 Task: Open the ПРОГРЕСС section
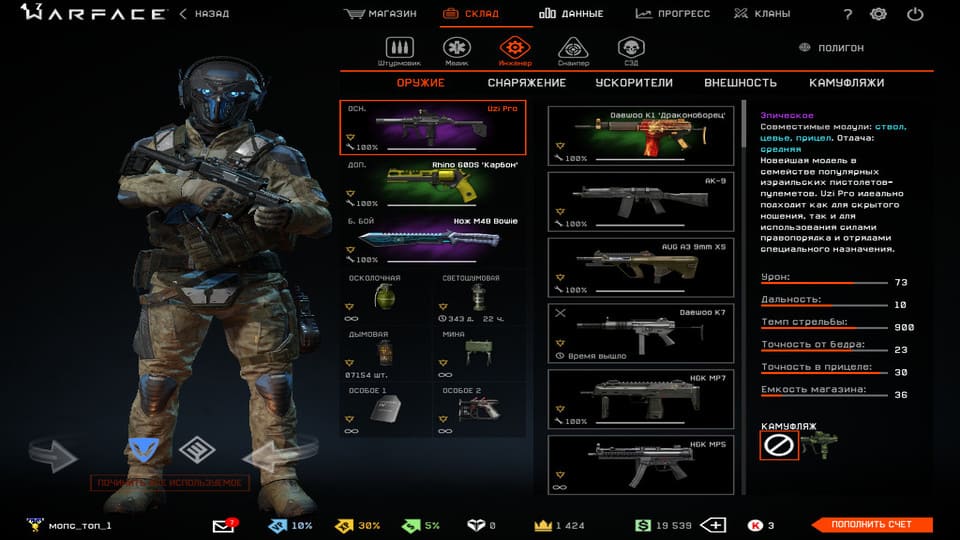(x=673, y=14)
